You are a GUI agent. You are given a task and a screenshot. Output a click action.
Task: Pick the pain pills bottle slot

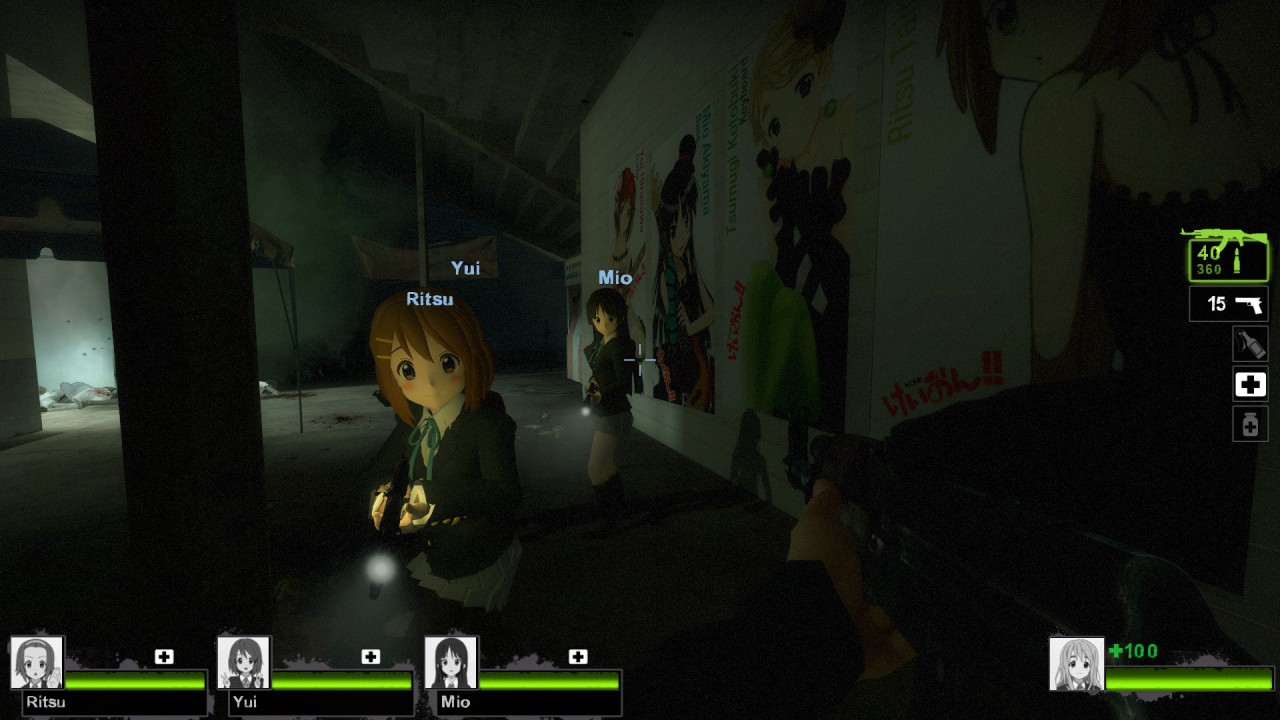click(x=1250, y=424)
